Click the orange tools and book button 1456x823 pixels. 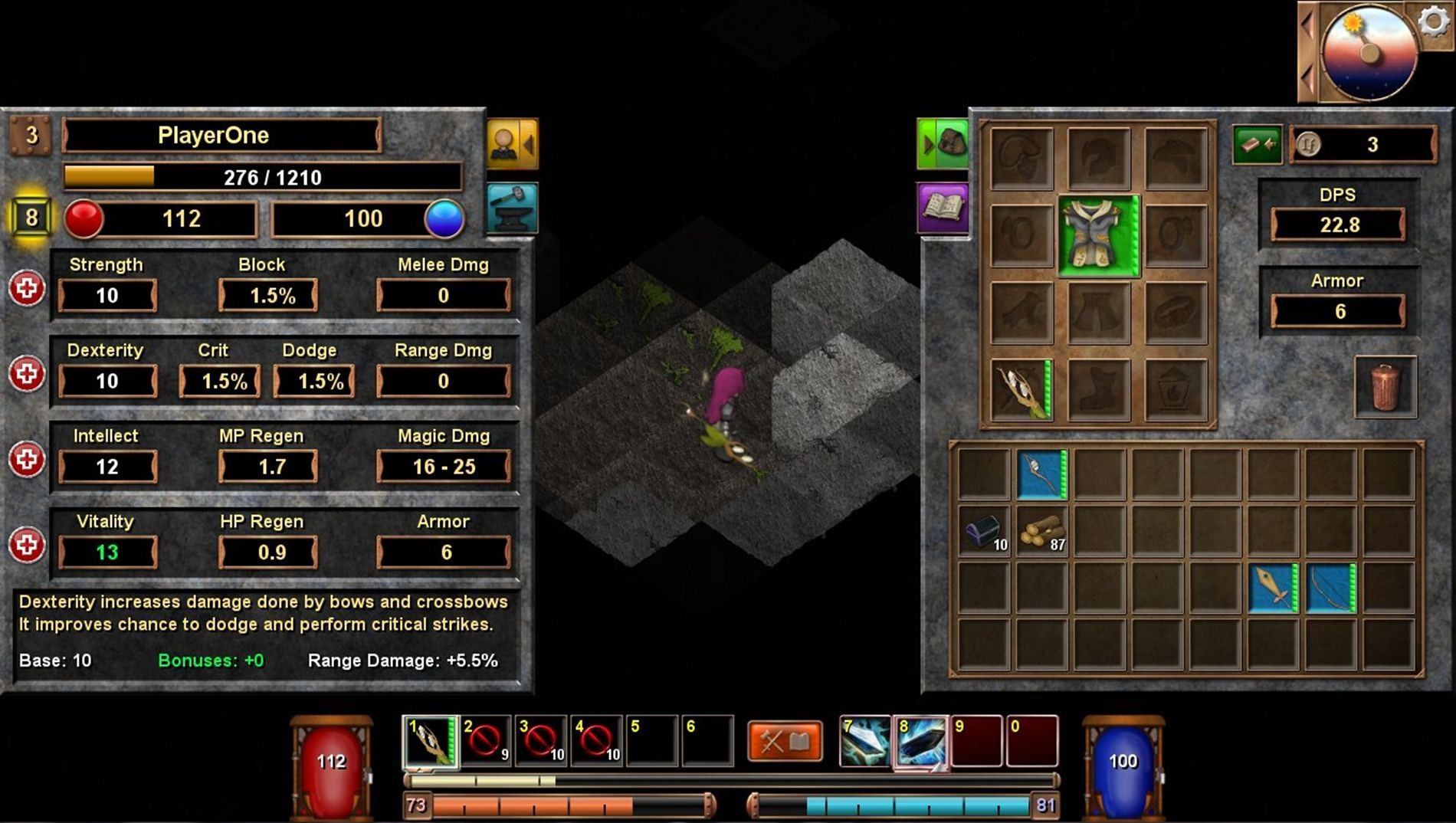[x=785, y=741]
